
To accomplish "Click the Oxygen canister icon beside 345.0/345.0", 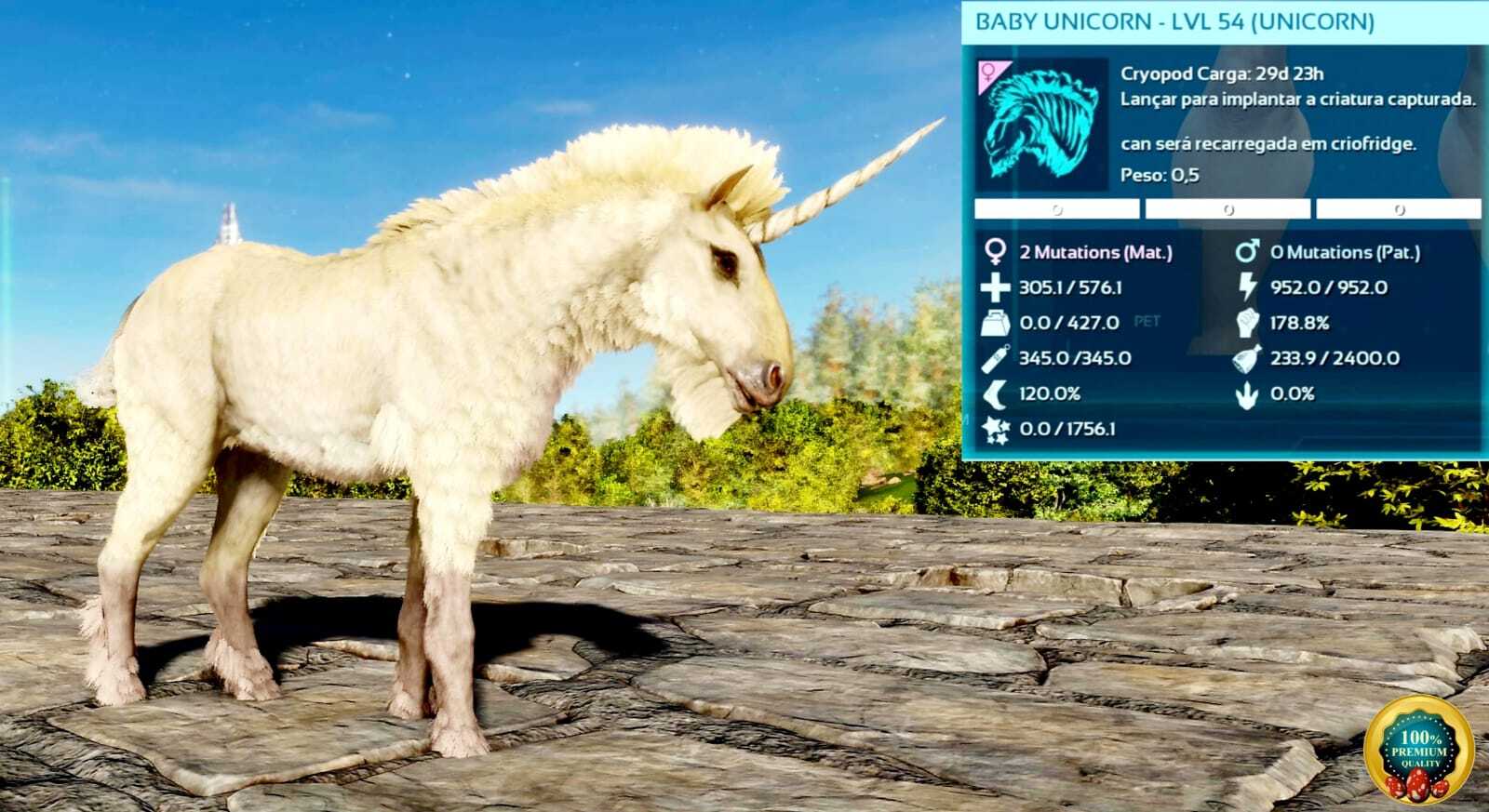I will tap(993, 359).
